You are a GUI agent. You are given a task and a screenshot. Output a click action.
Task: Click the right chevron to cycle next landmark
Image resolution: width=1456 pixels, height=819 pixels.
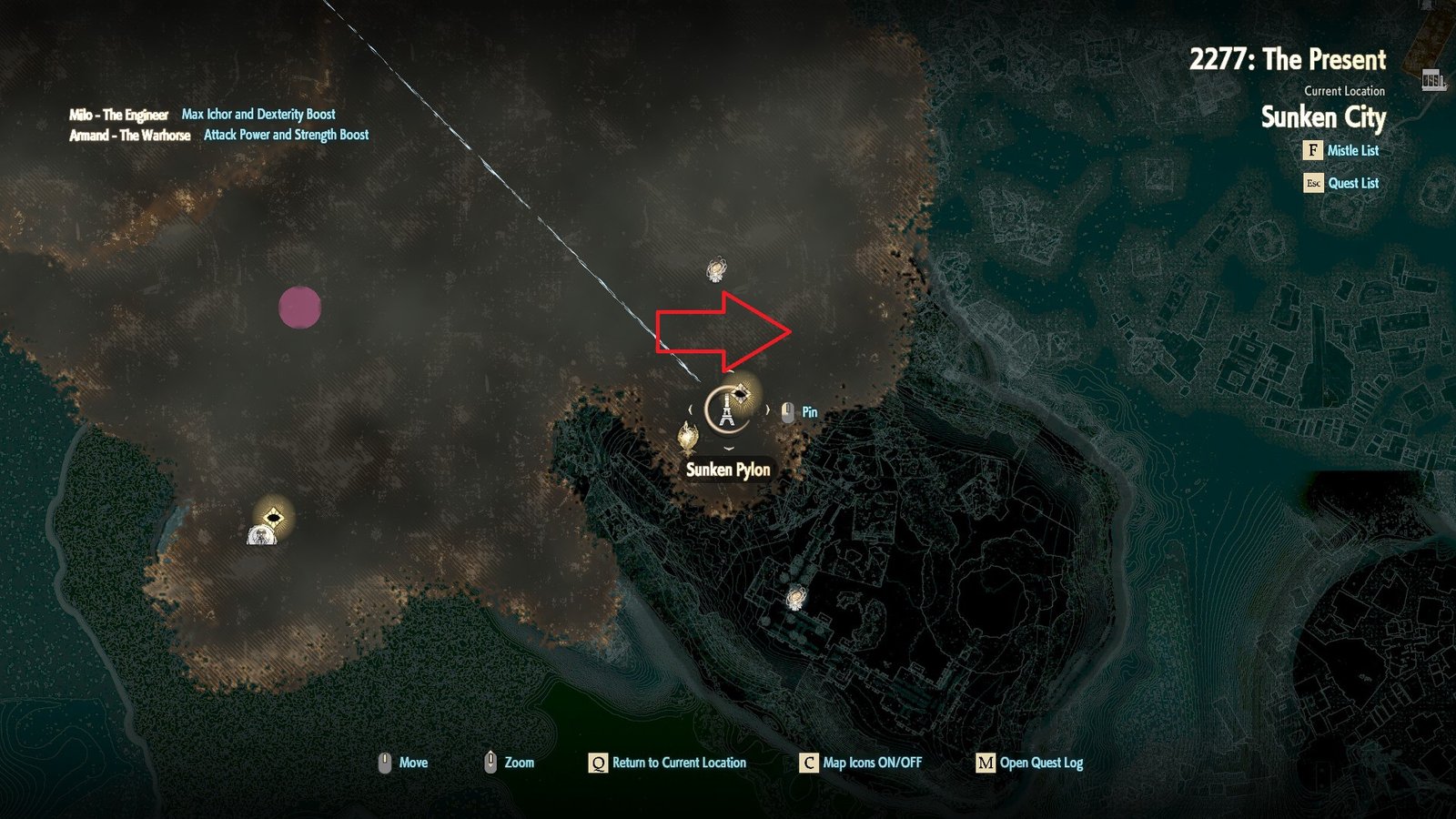click(x=769, y=409)
